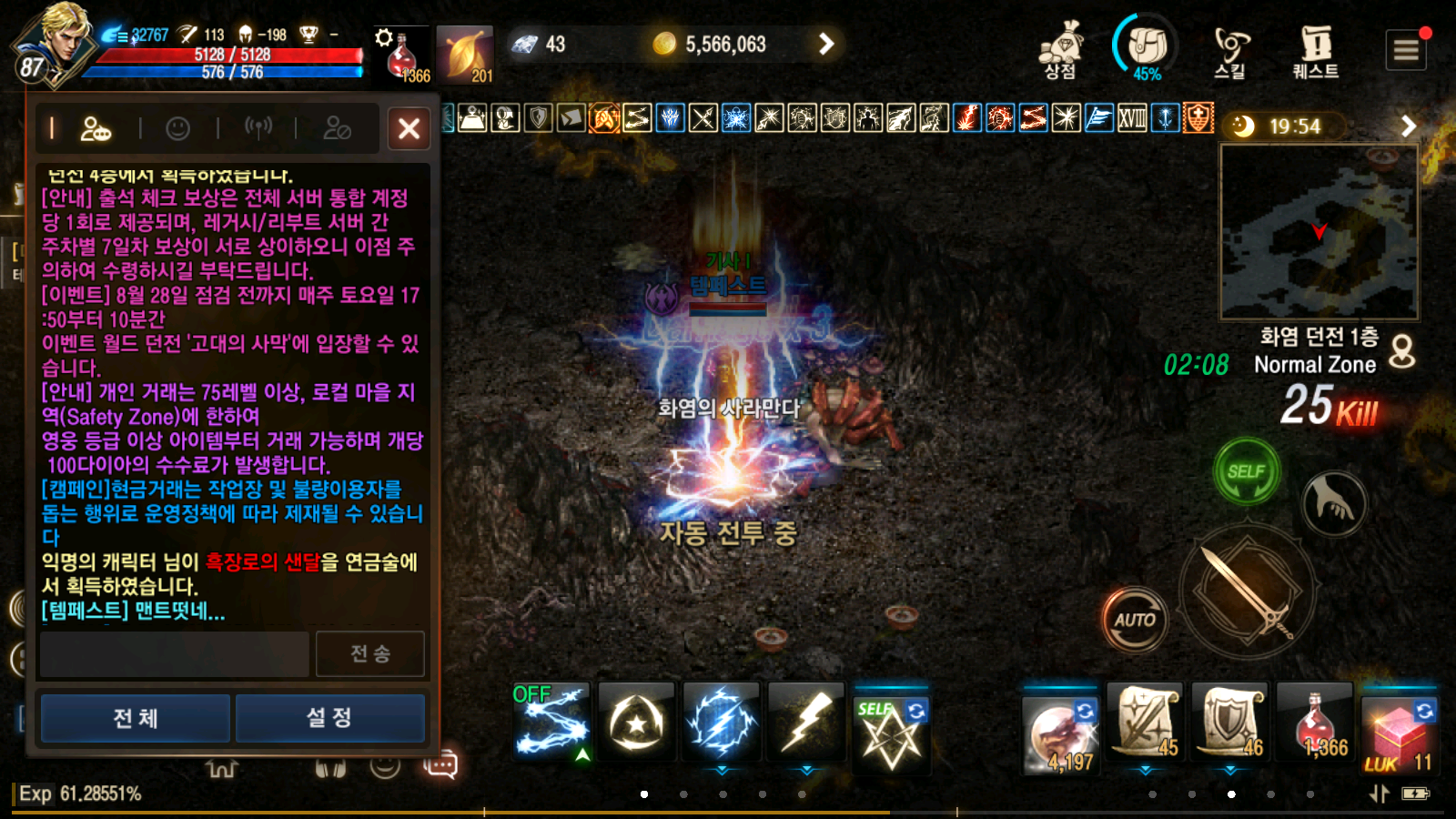Expand the currency bar with the right chevron
1456x819 pixels.
coord(824,44)
